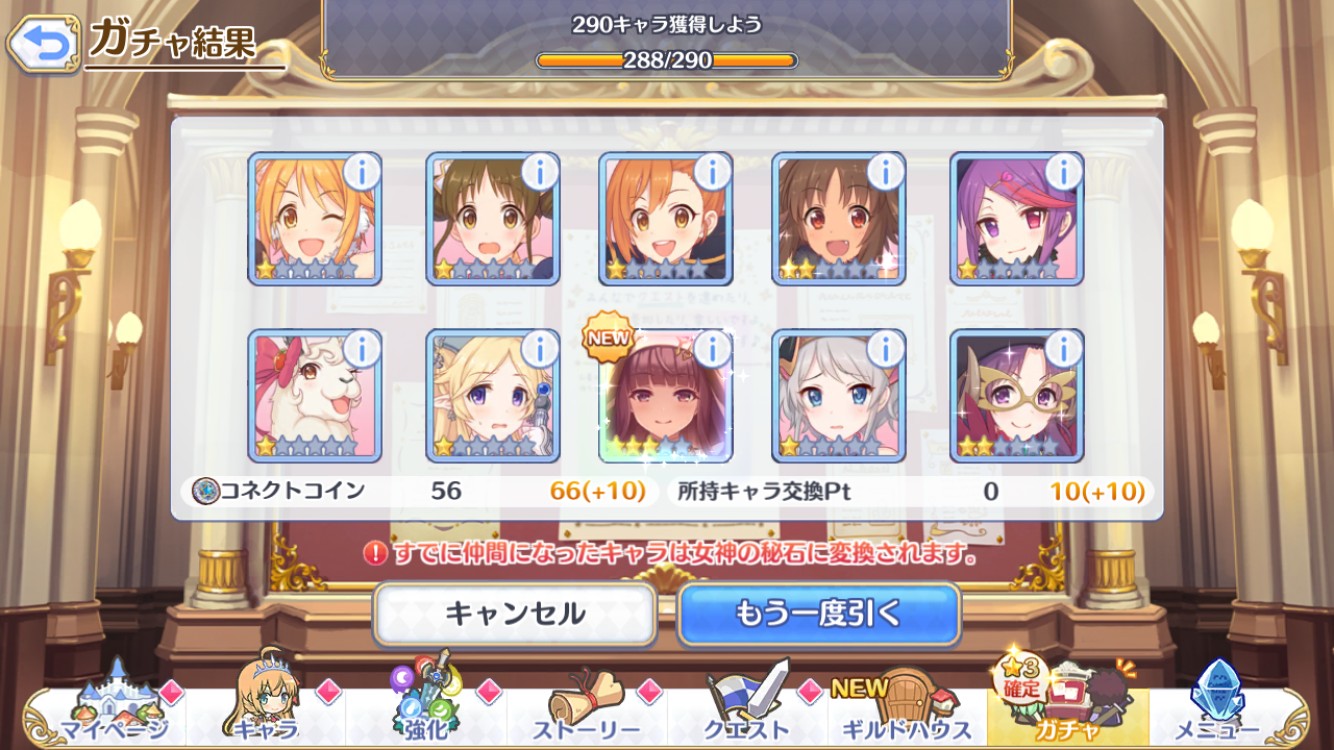
Task: Show info for the purple-haired character
Action: coord(1062,173)
